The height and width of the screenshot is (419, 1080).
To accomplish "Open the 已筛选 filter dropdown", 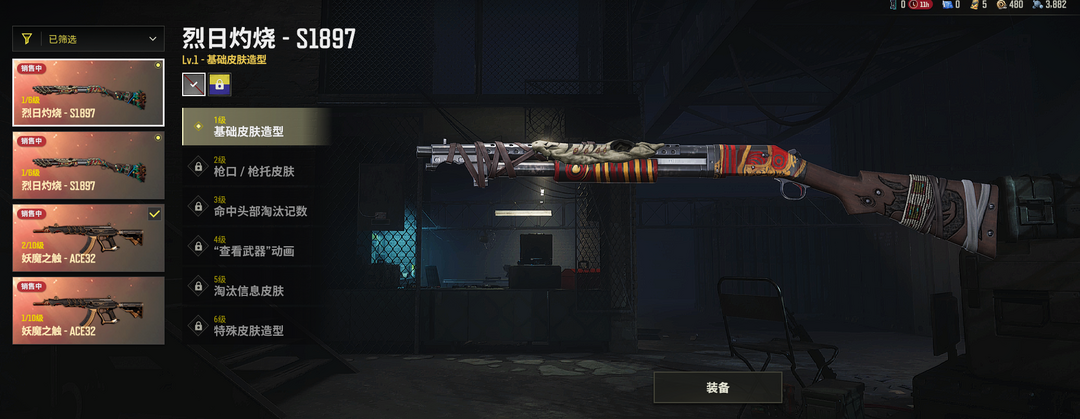I will point(88,39).
